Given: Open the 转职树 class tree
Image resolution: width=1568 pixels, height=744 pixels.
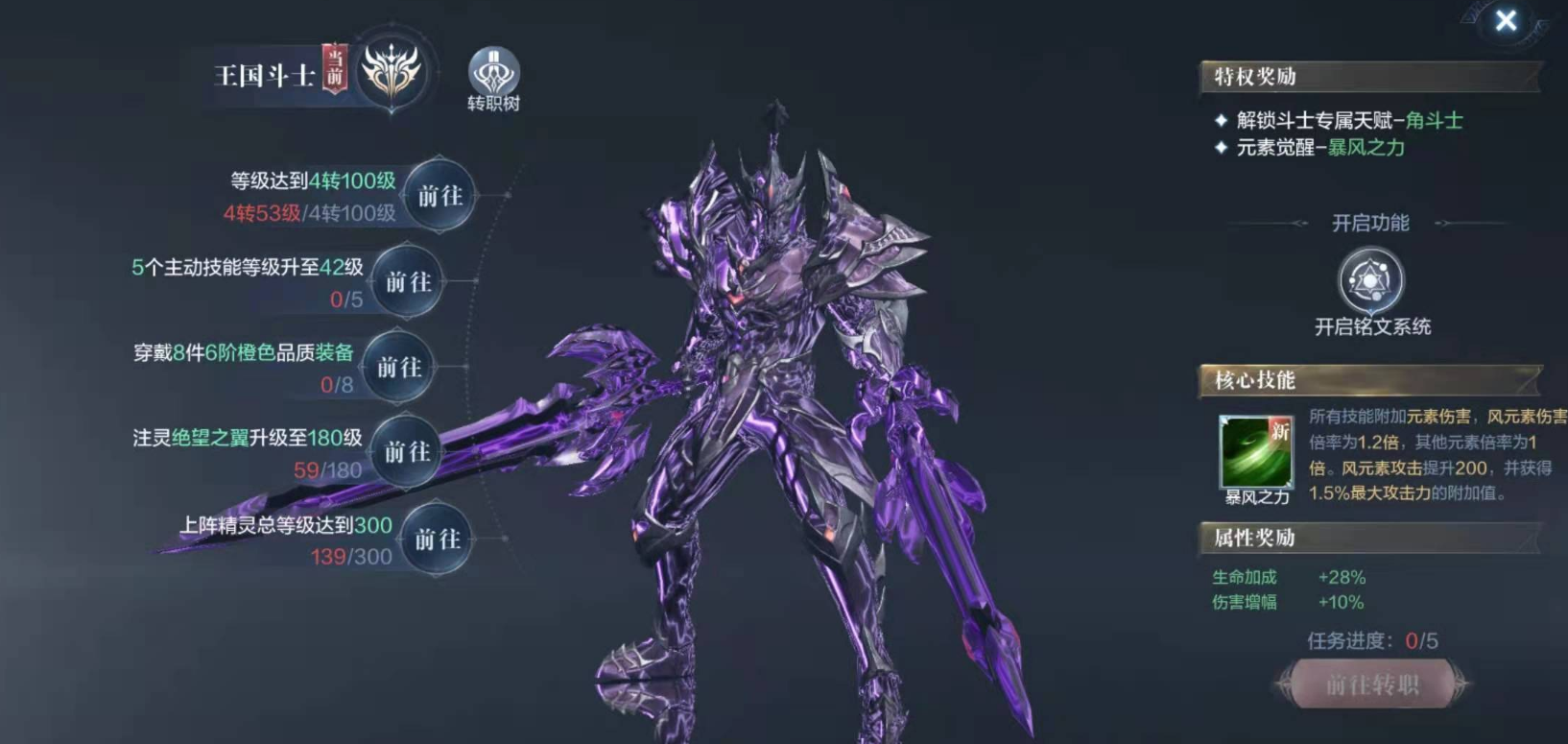Looking at the screenshot, I should [493, 74].
